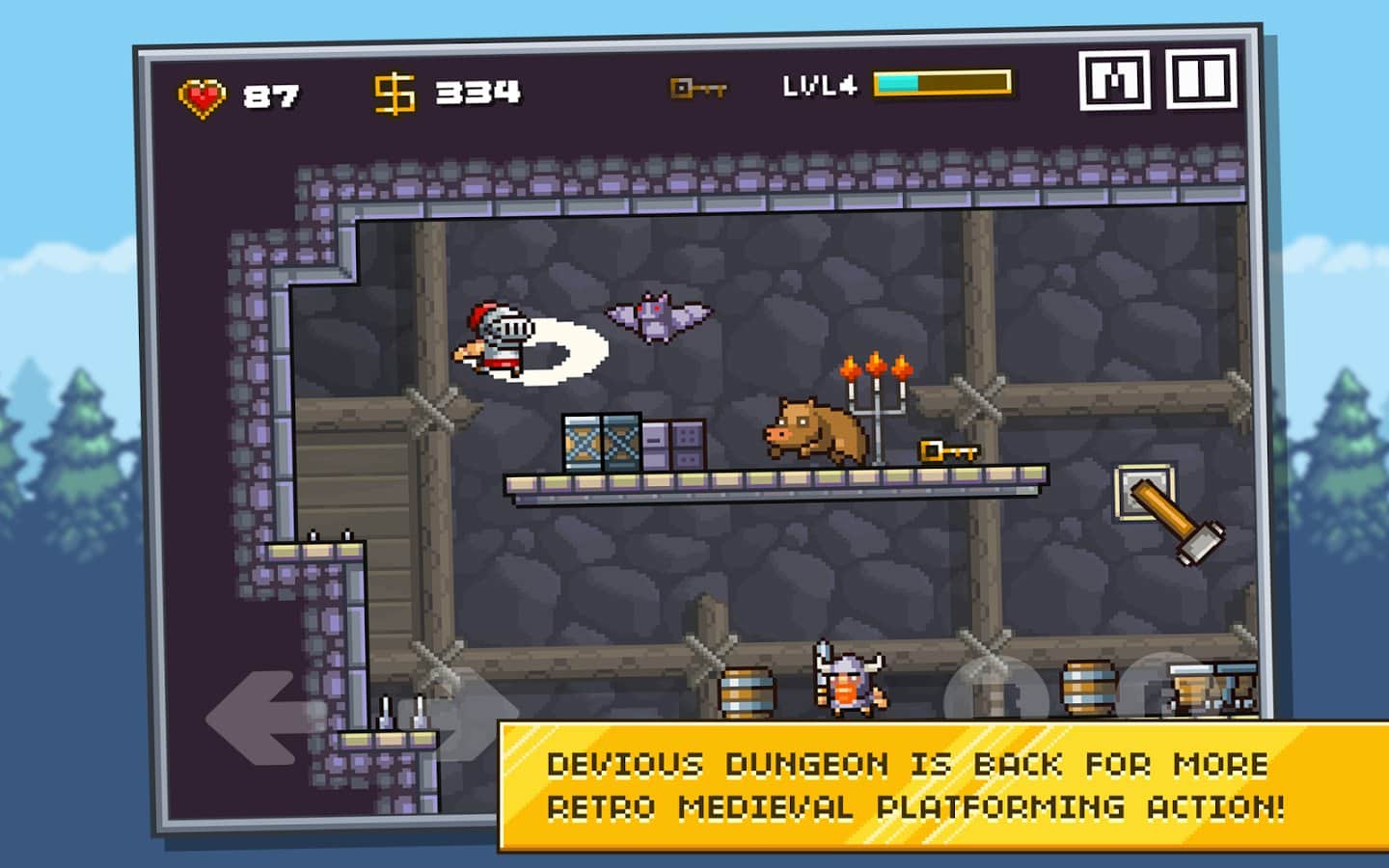Image resolution: width=1389 pixels, height=868 pixels.
Task: Click the golden key on the platform
Action: [x=947, y=451]
